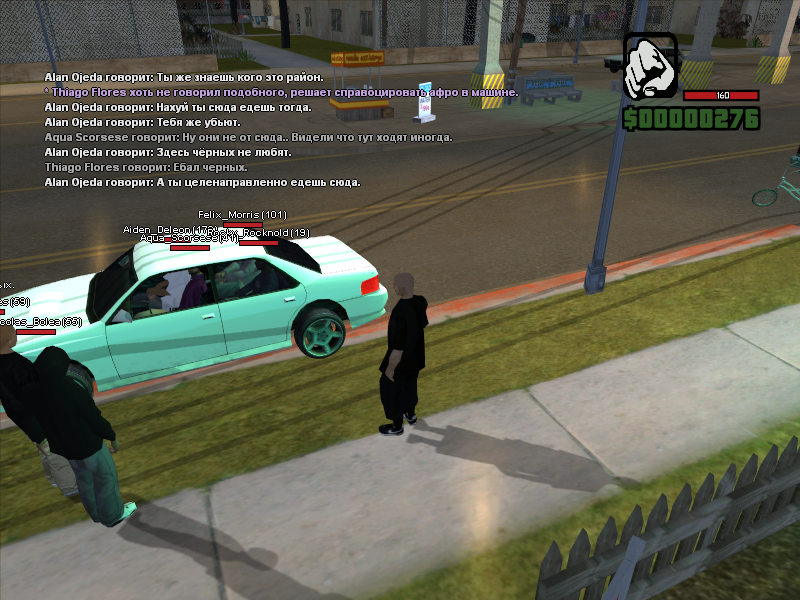Click the fist weapon icon
This screenshot has height=600, width=800.
tap(650, 67)
